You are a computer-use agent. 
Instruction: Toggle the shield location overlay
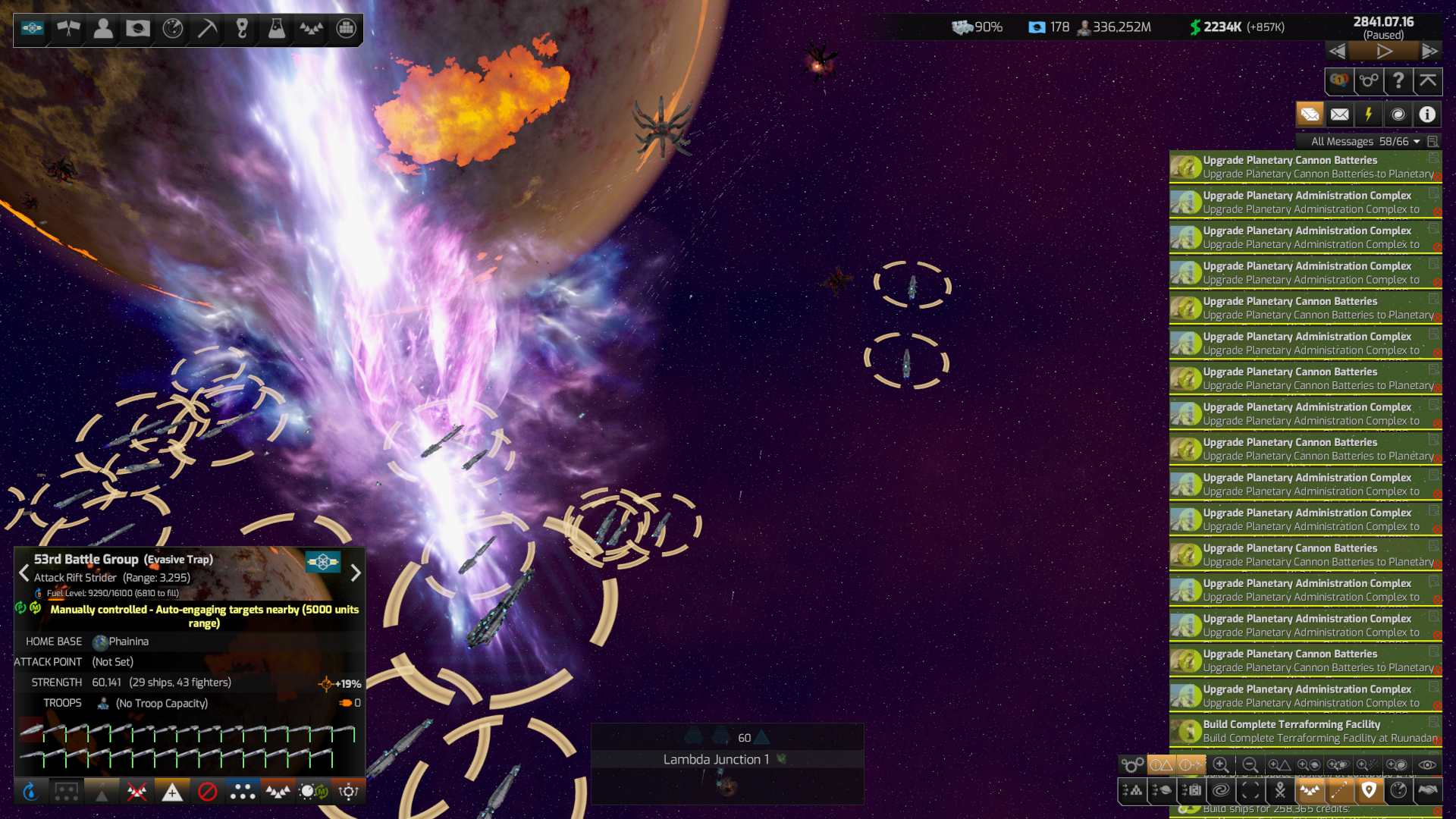coord(1369,790)
